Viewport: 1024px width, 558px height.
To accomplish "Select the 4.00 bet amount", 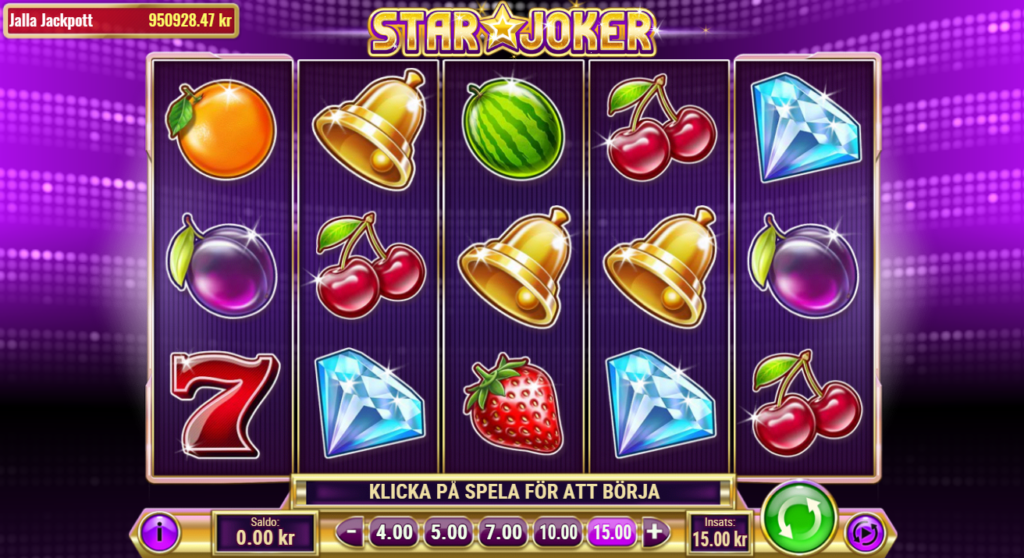I will pyautogui.click(x=394, y=531).
